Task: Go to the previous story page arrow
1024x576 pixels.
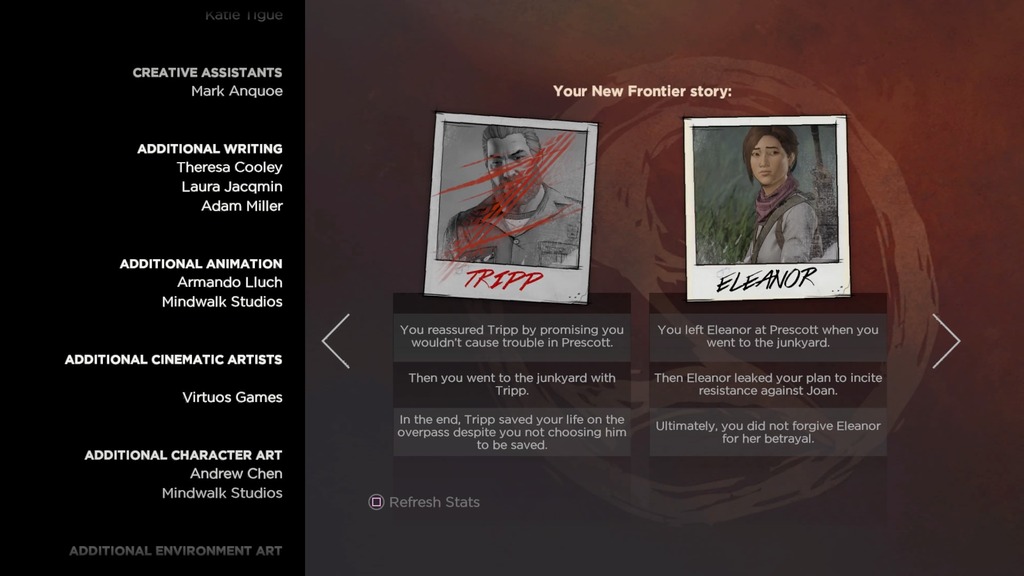Action: [x=336, y=341]
